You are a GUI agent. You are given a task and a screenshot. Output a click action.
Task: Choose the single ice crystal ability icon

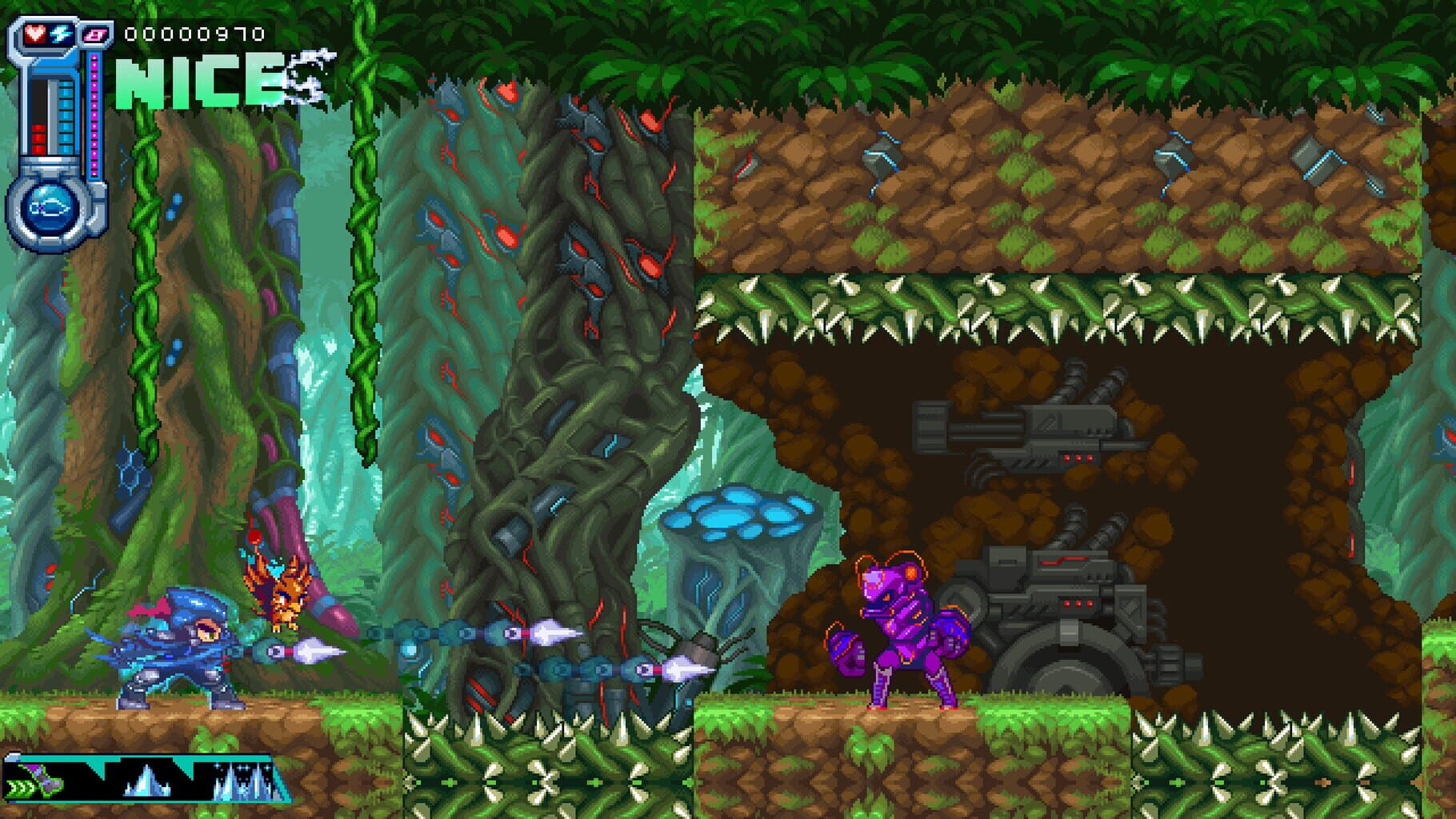[x=146, y=781]
